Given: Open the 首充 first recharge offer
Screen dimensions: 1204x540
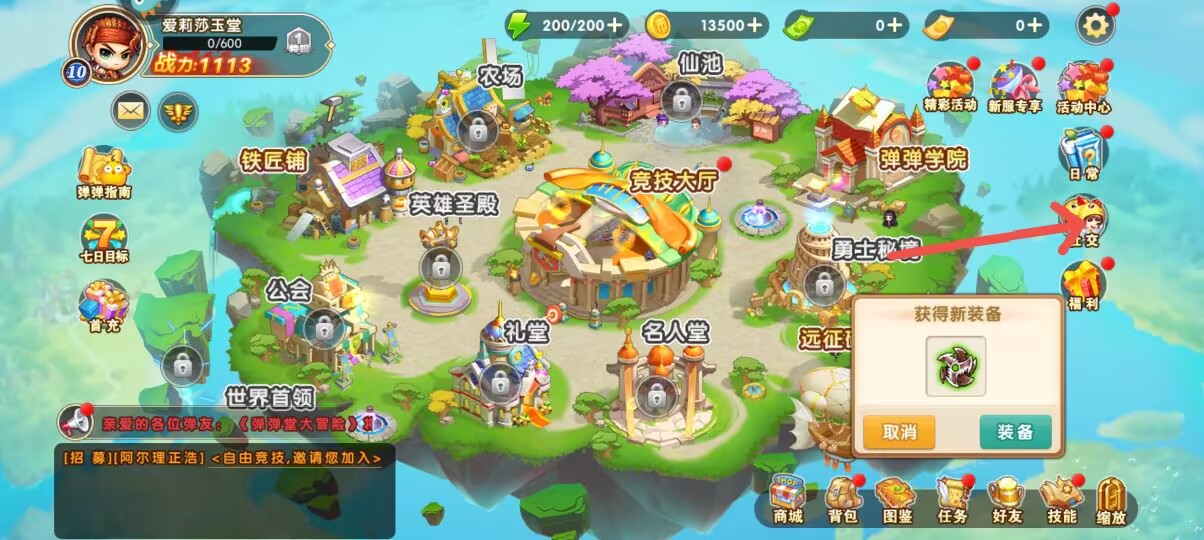Looking at the screenshot, I should (104, 304).
